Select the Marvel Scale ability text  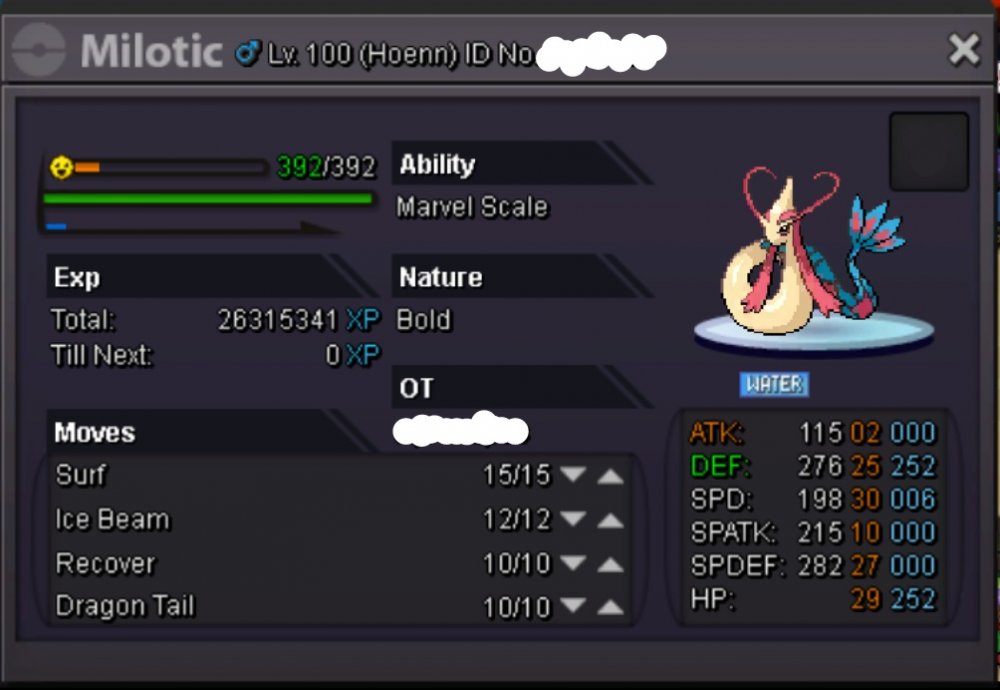click(x=472, y=208)
